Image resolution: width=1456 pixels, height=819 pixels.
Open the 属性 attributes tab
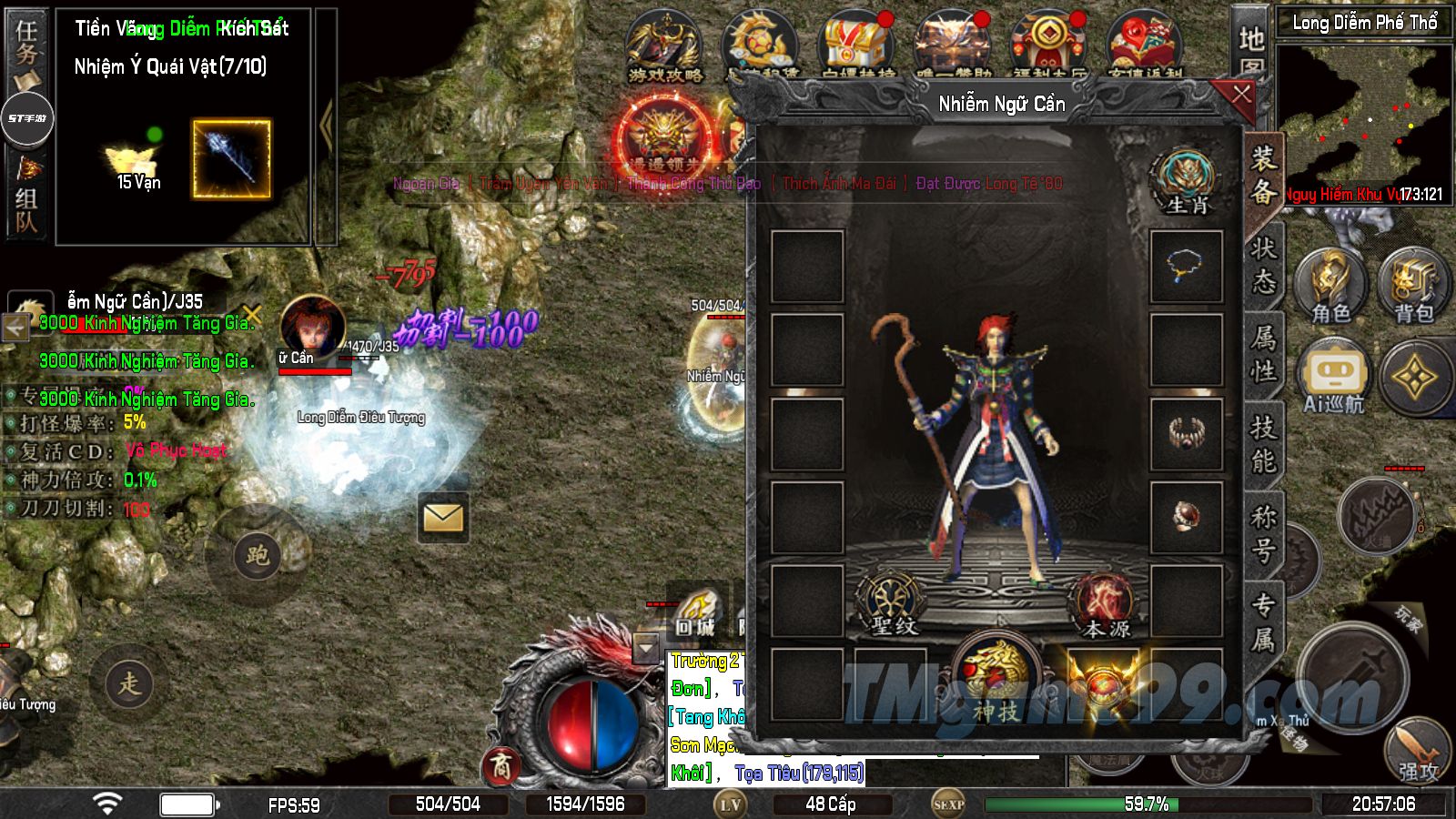(1263, 354)
